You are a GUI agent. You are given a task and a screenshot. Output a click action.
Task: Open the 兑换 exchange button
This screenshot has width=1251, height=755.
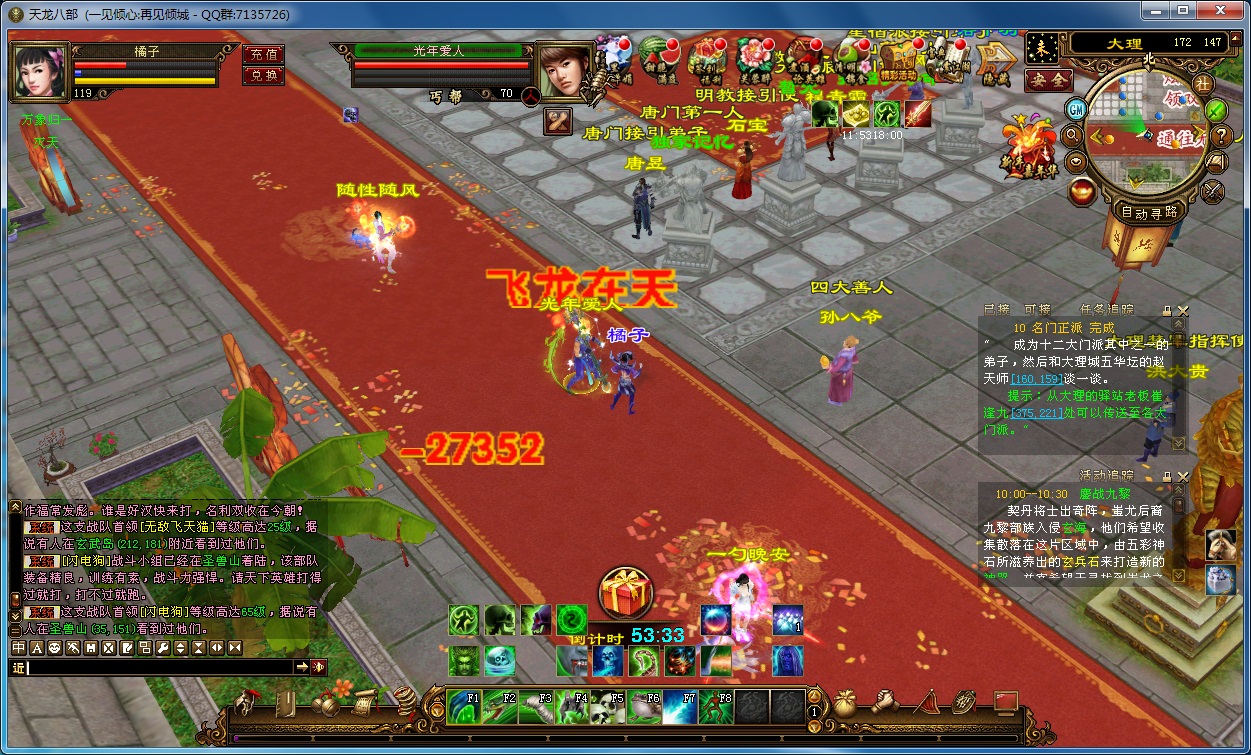pyautogui.click(x=263, y=75)
